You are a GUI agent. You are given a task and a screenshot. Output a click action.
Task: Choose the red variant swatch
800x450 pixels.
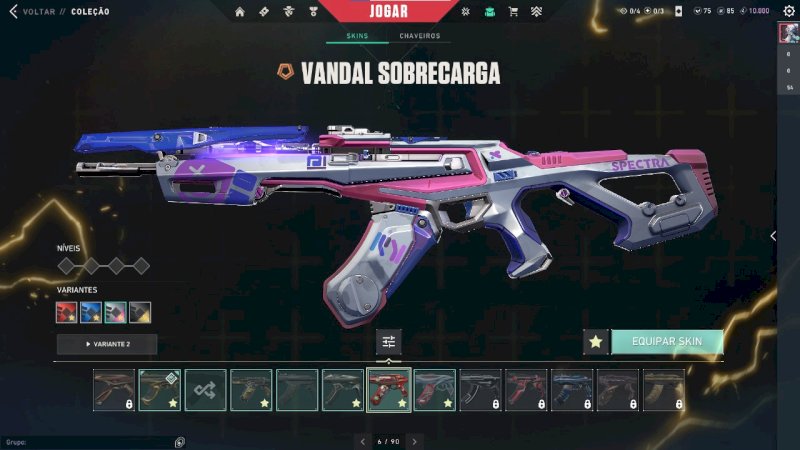point(67,313)
